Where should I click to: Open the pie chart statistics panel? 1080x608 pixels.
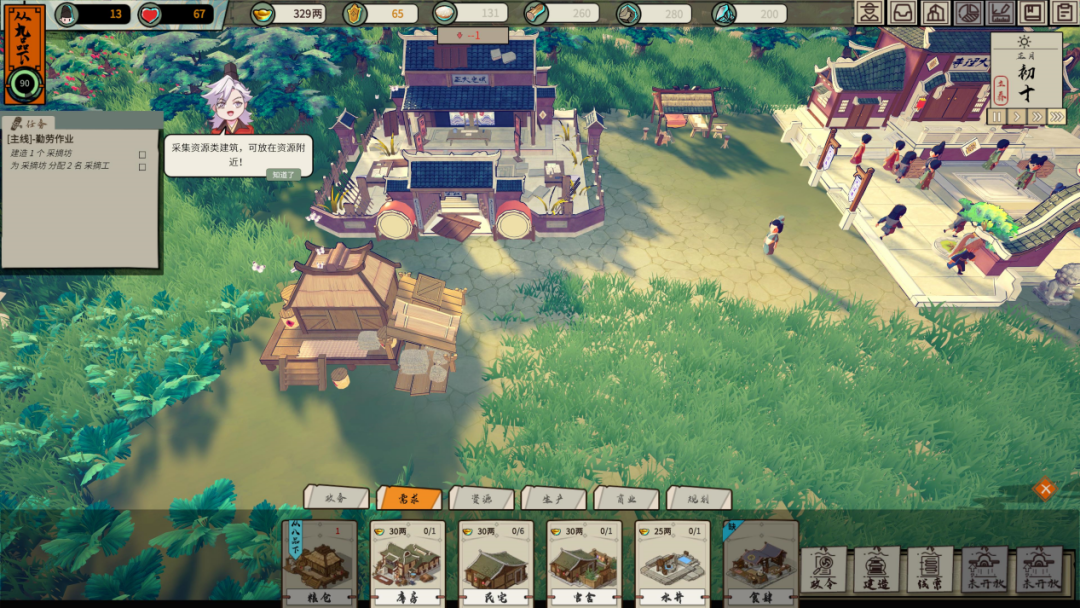[967, 13]
